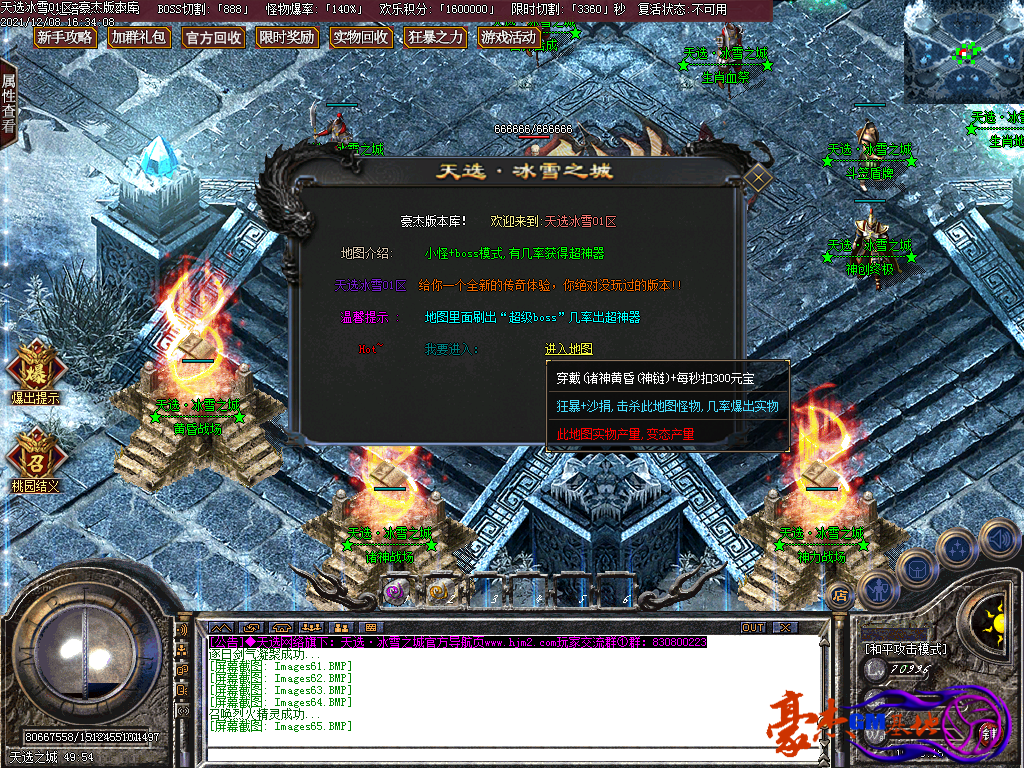Show the 游戏活动 events list
This screenshot has height=768, width=1024.
click(509, 38)
